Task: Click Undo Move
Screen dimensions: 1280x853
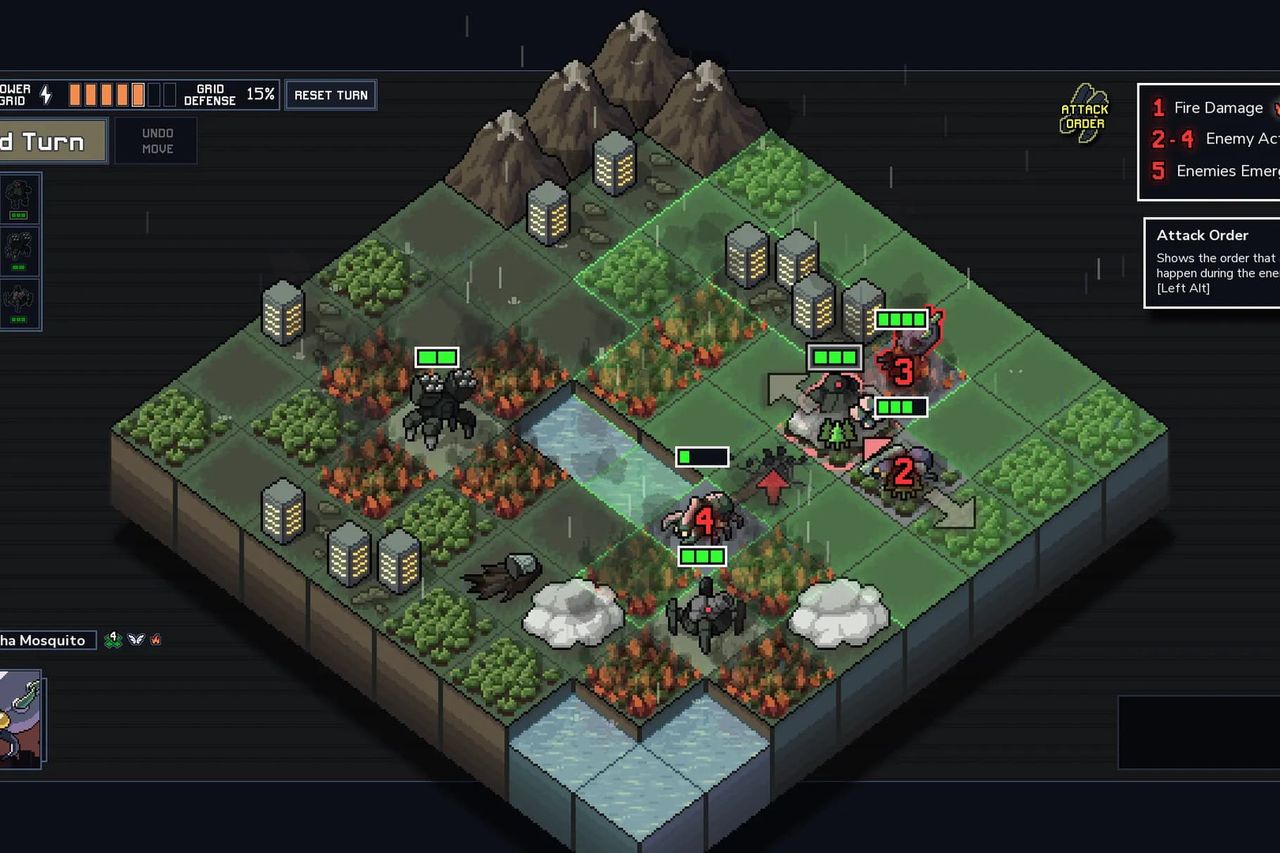Action: (x=155, y=140)
